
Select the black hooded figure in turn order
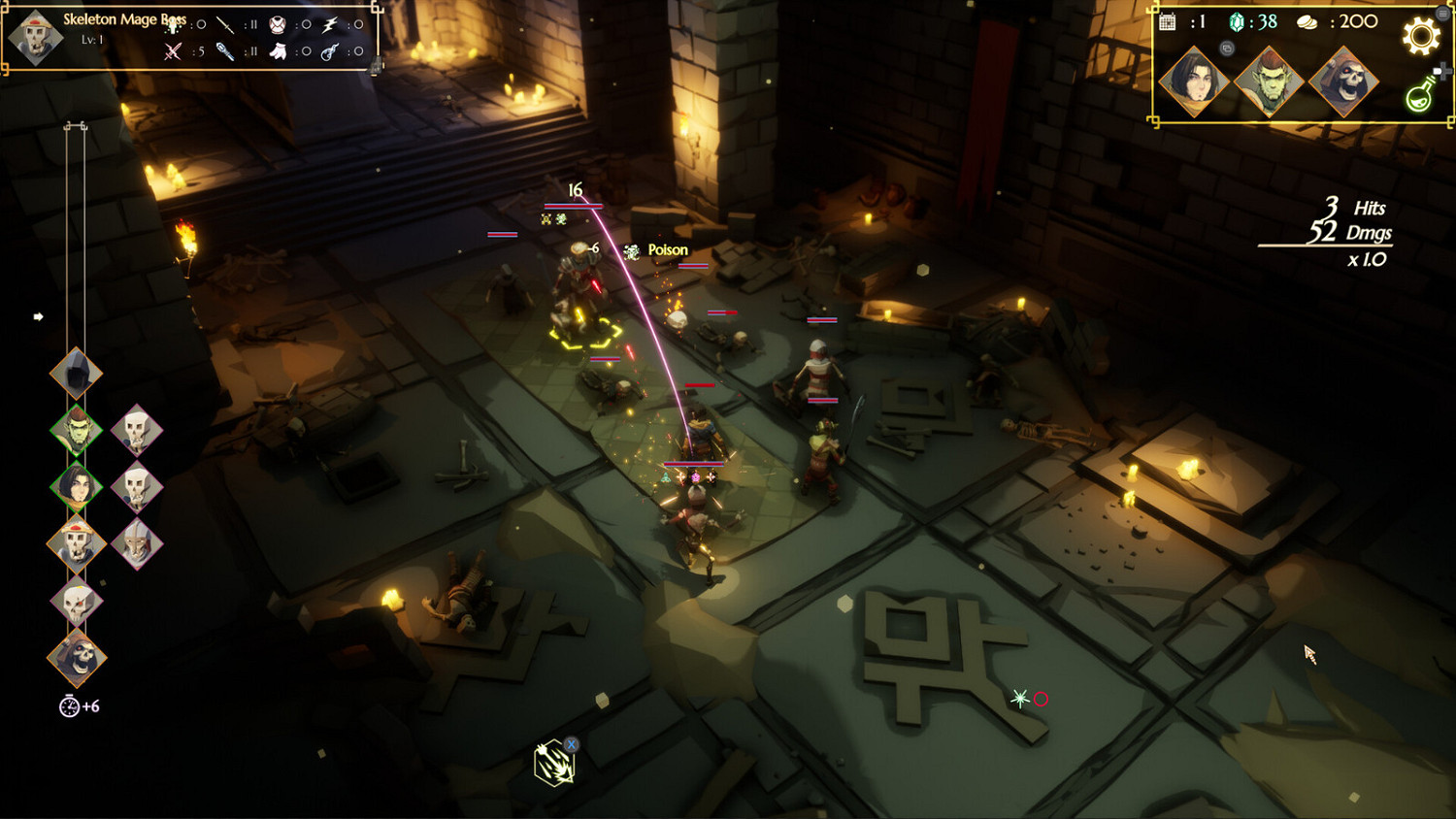tap(76, 374)
